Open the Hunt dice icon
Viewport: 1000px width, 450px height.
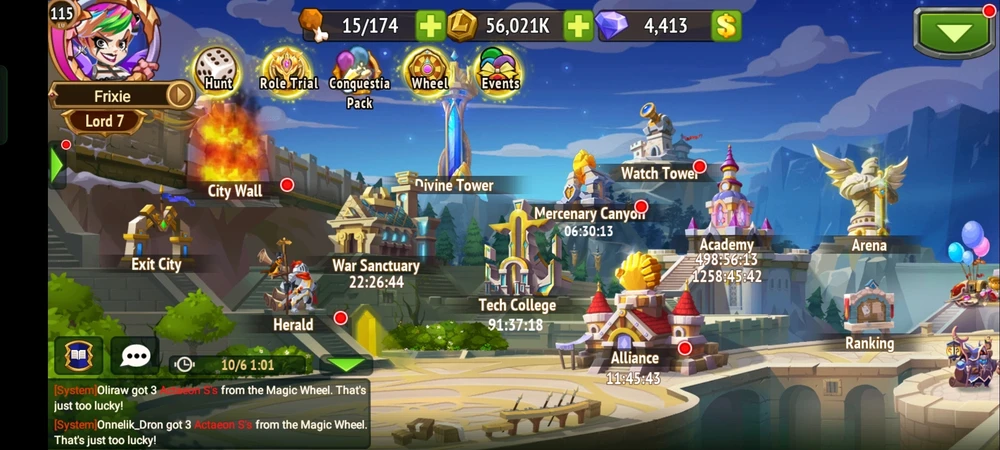214,68
